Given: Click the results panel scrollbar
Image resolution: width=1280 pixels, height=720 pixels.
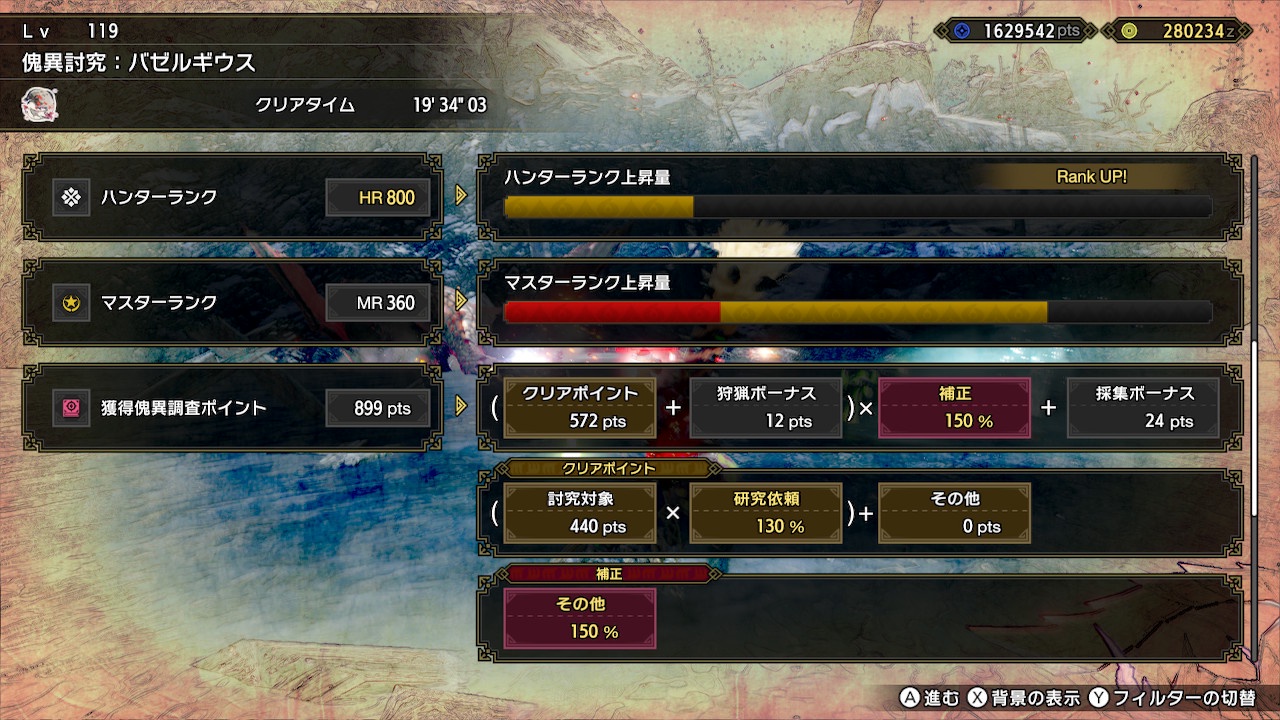Looking at the screenshot, I should (1255, 430).
